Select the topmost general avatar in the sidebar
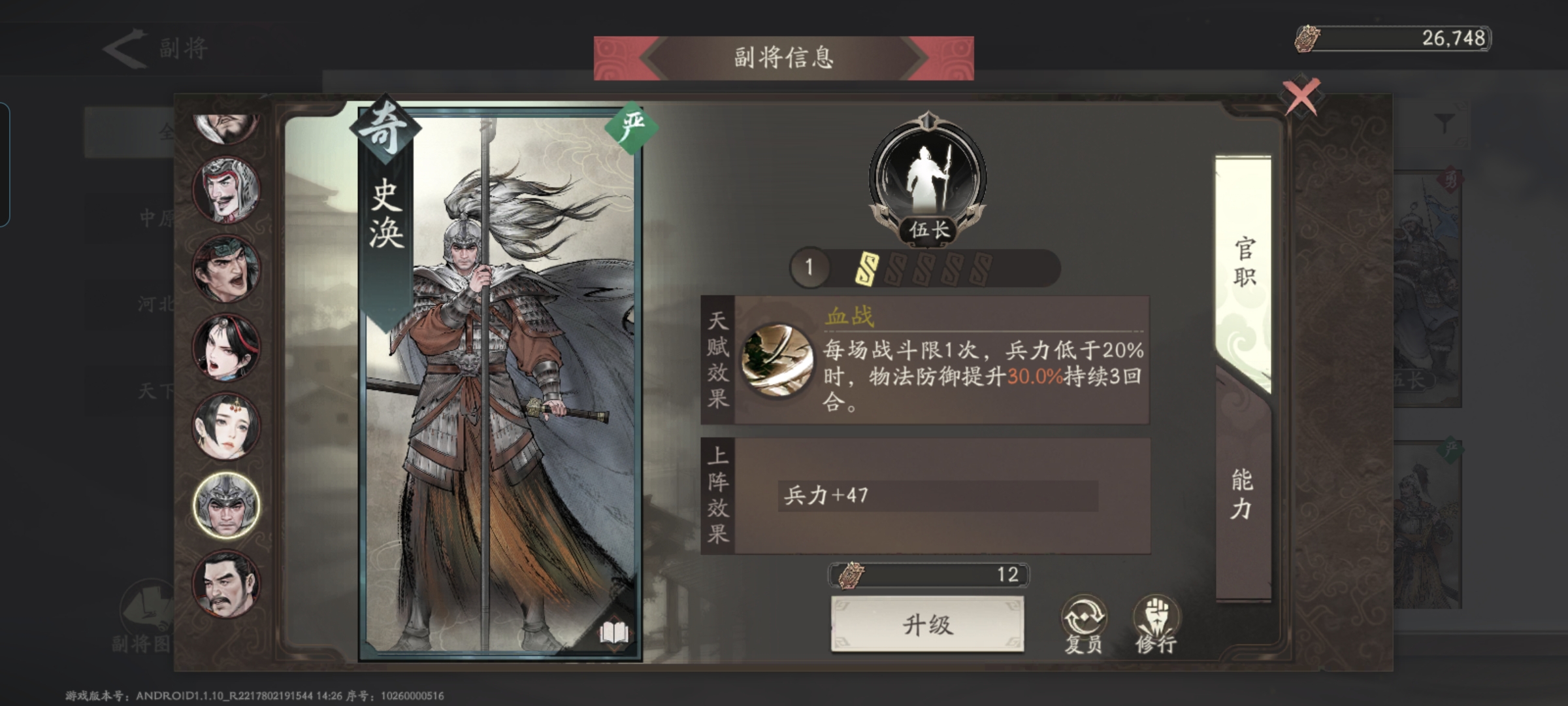This screenshot has height=706, width=1568. [225, 131]
